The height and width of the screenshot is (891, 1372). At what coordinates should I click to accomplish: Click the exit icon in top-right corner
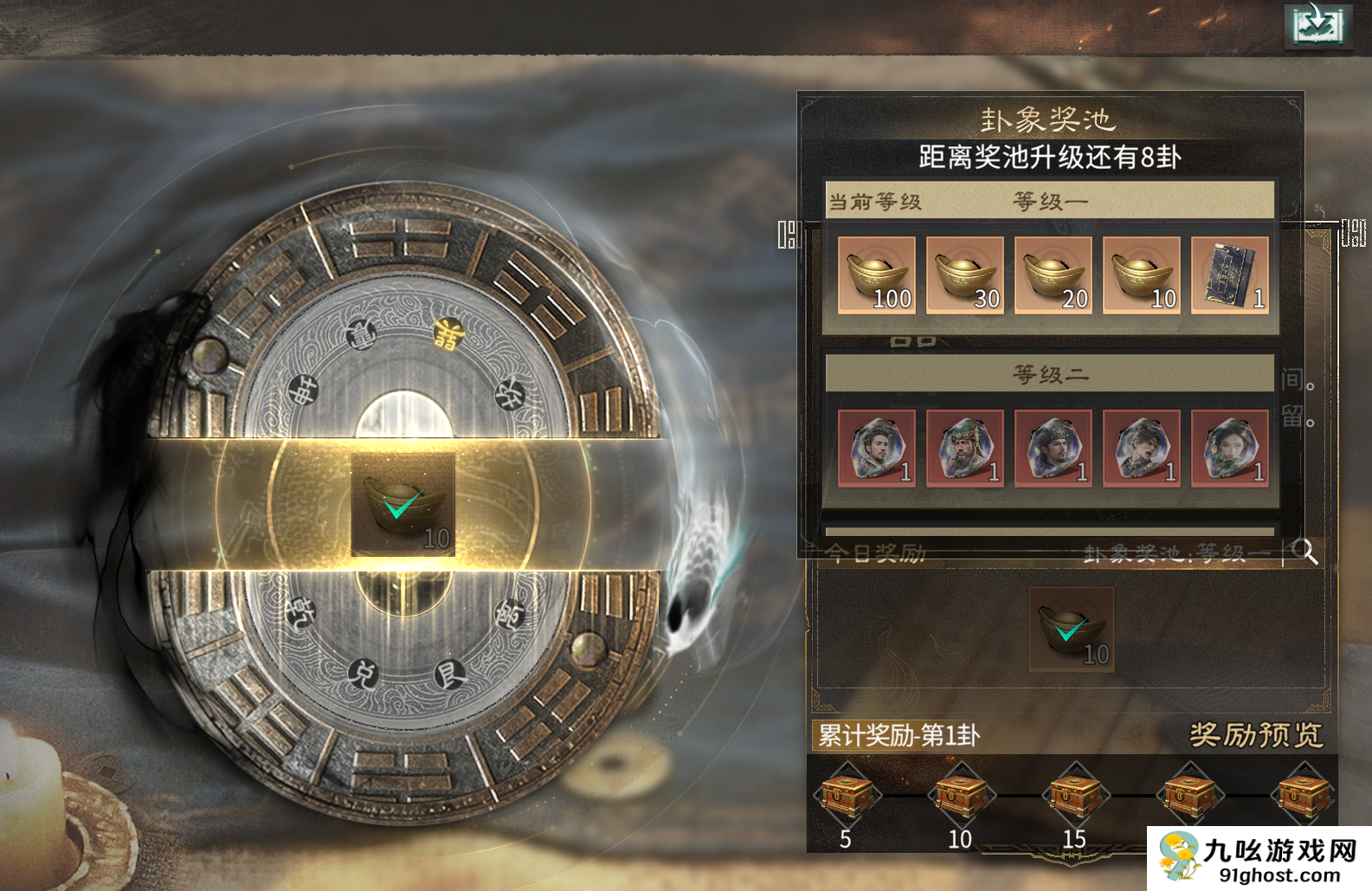coord(1317,24)
